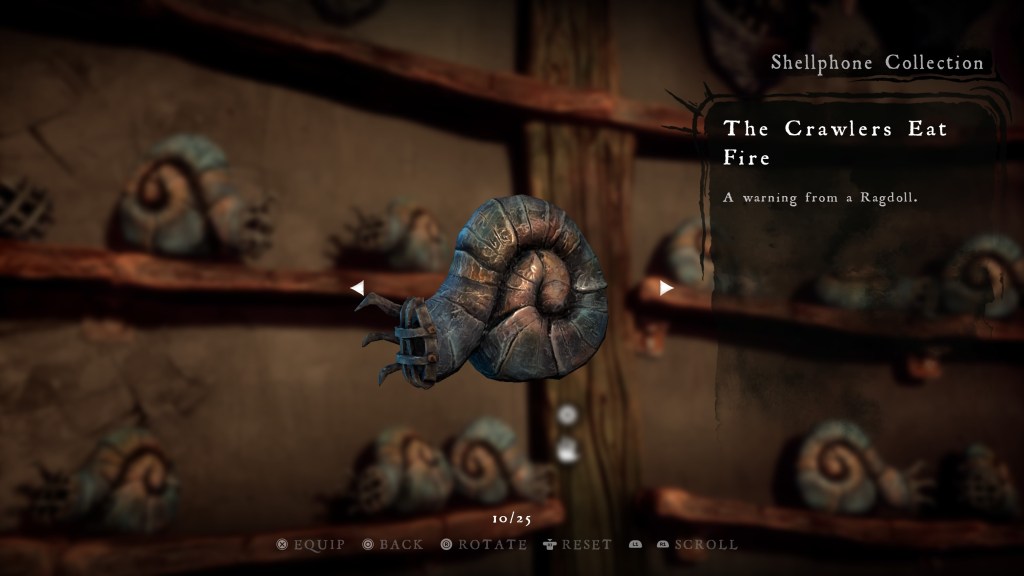The image size is (1024, 576).
Task: Show the next shellphone with the right arrow
Action: pos(666,288)
